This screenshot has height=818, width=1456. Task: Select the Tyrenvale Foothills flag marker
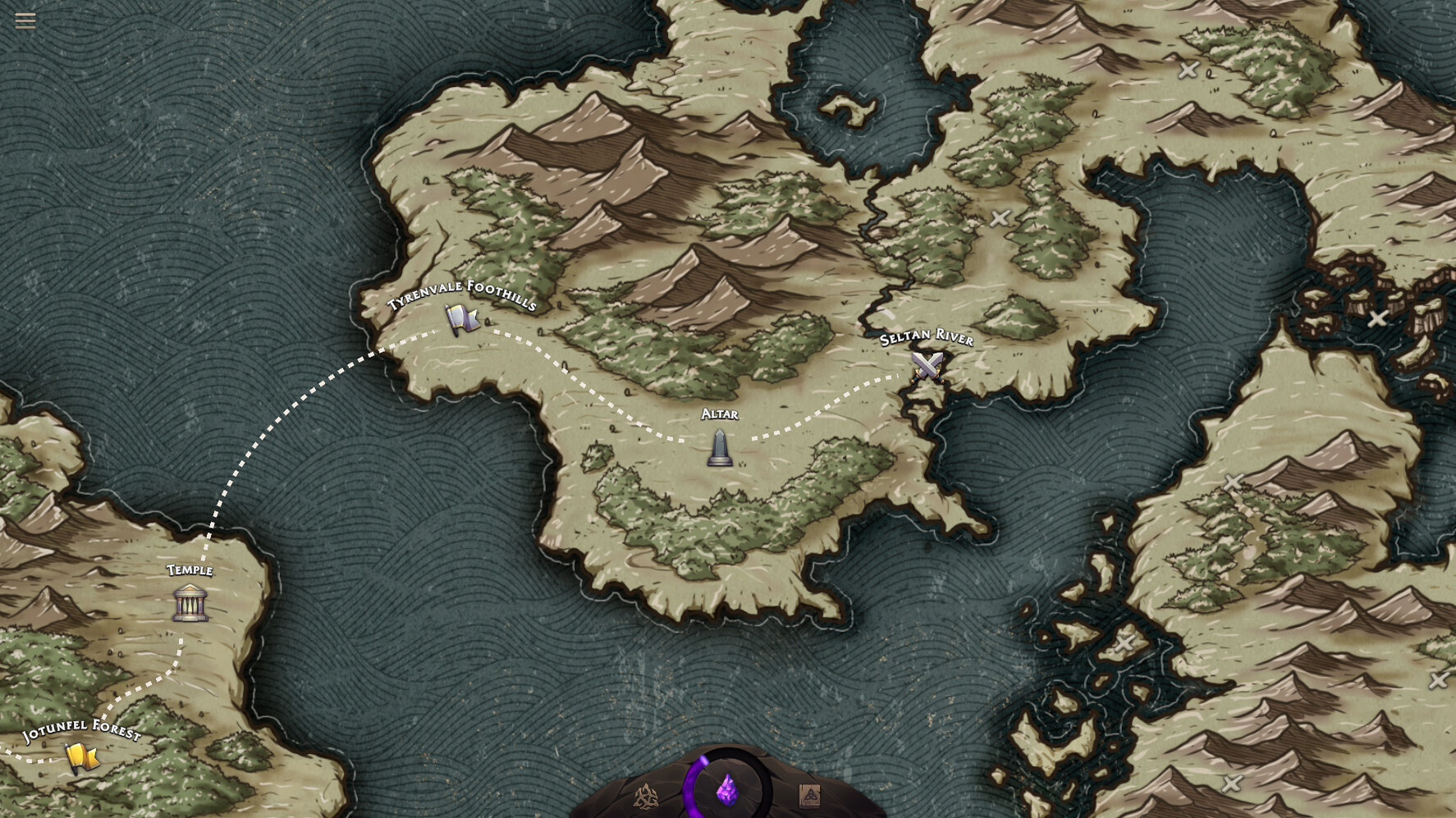click(460, 318)
